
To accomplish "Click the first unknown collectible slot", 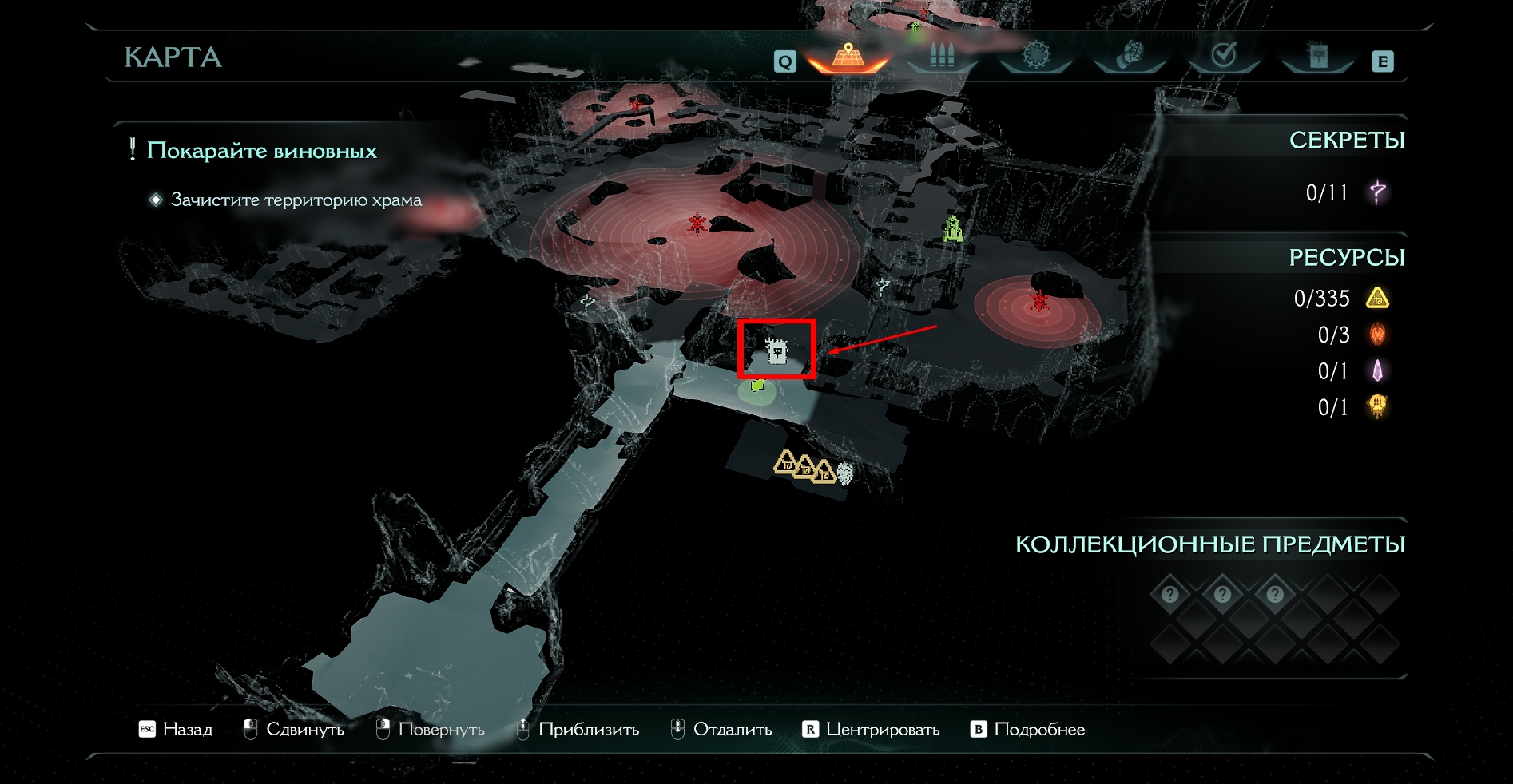I will click(1170, 594).
